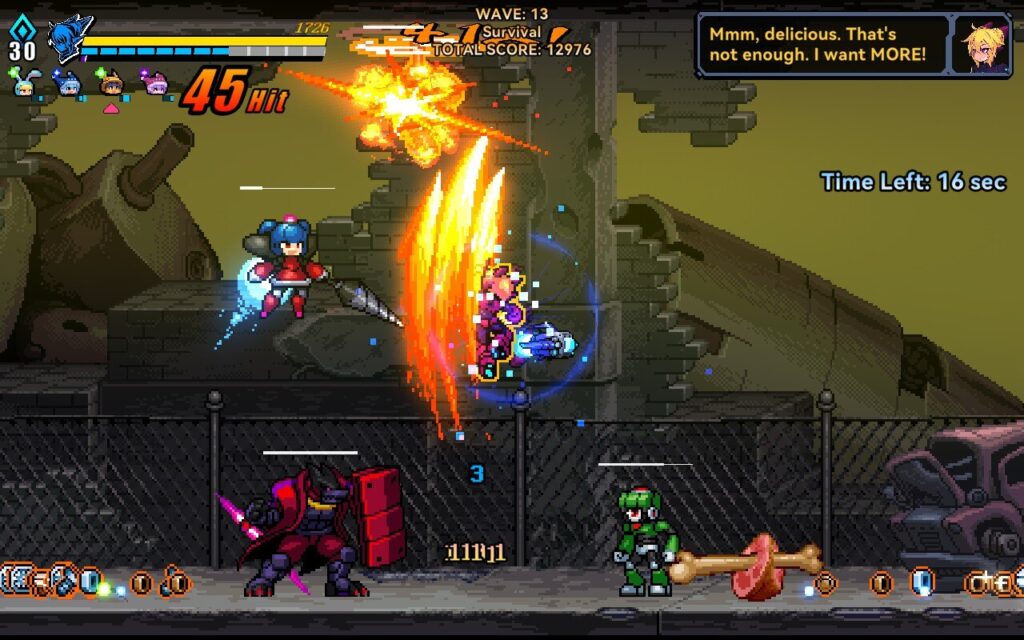Select the orange-hooded party member icon

[111, 83]
